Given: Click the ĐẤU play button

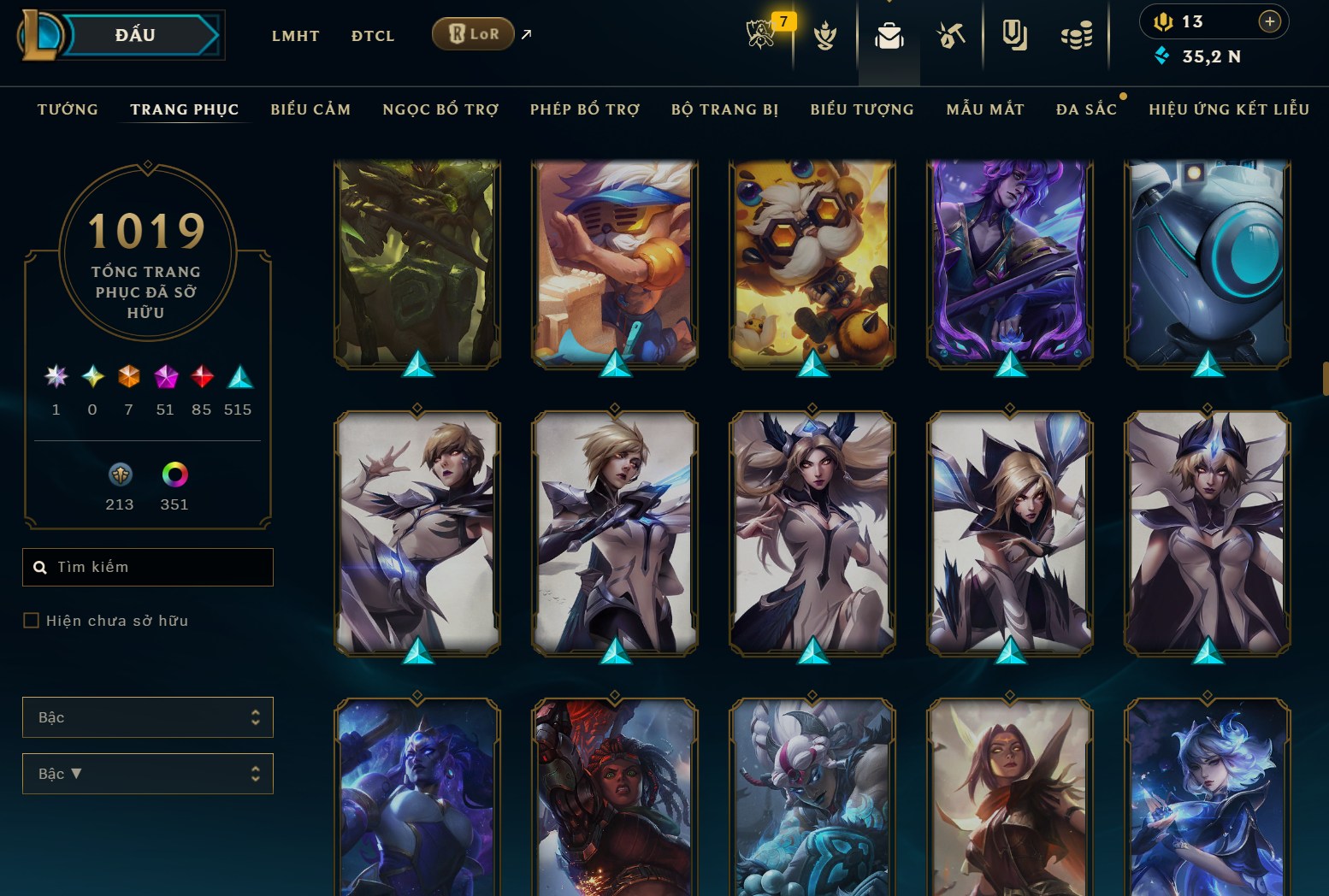Looking at the screenshot, I should point(137,36).
